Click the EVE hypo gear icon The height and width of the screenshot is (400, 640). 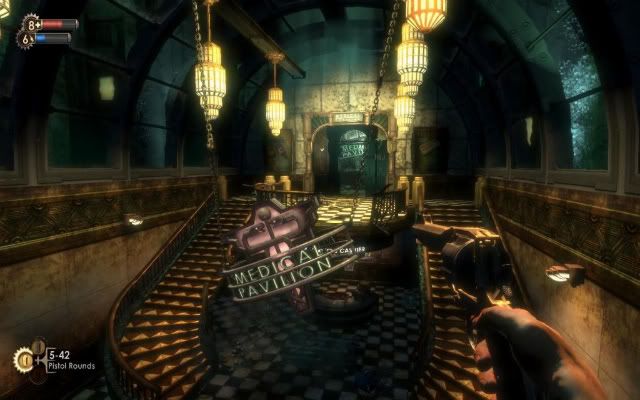click(x=27, y=38)
